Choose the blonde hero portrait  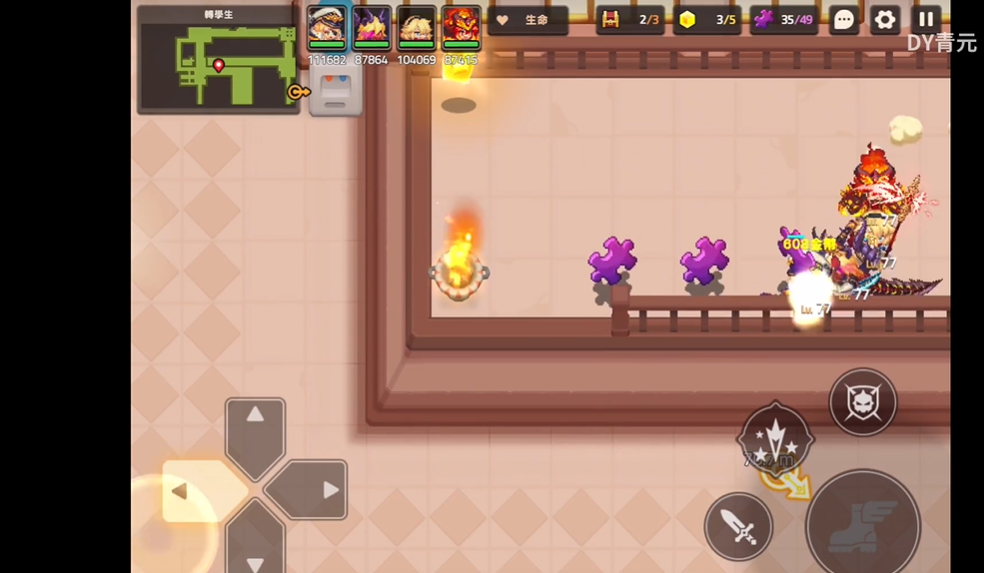coord(416,27)
